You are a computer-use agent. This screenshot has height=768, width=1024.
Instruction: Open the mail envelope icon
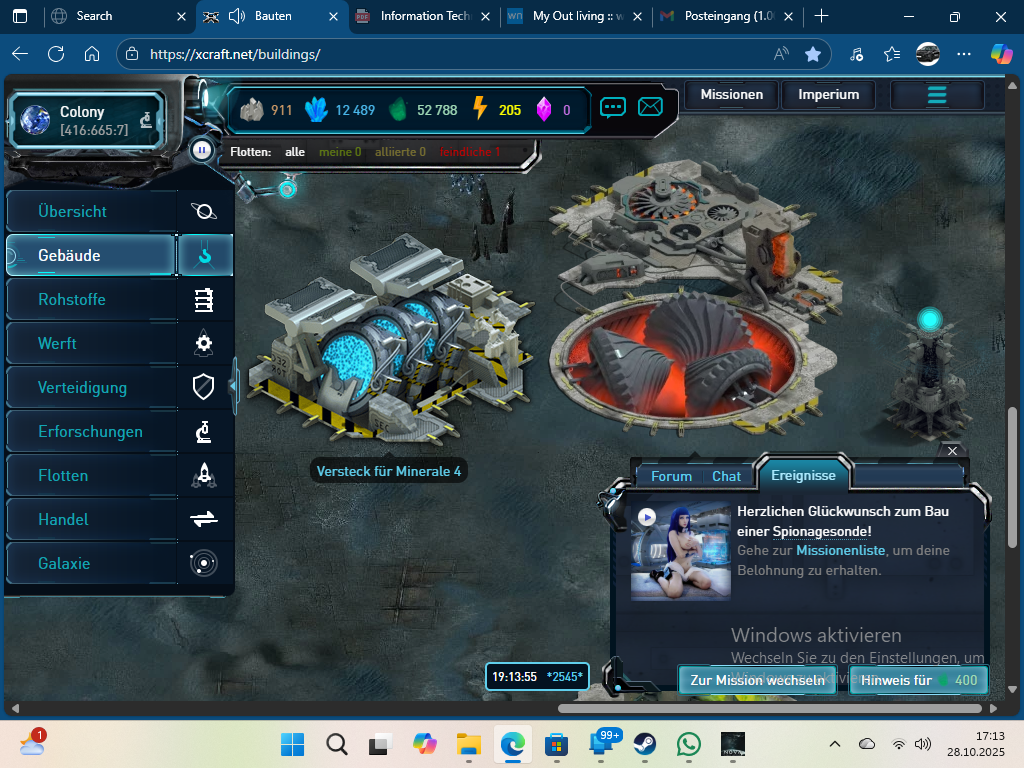[x=651, y=107]
